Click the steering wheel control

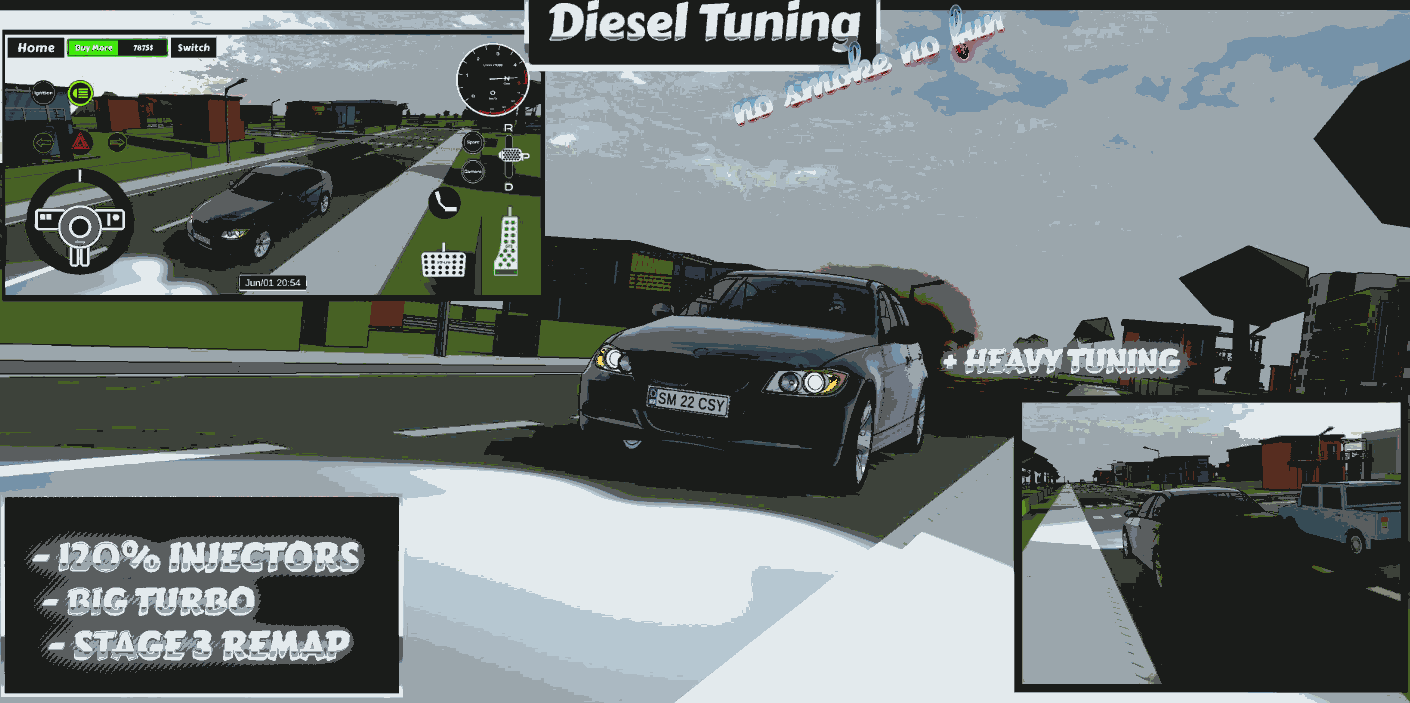(79, 222)
